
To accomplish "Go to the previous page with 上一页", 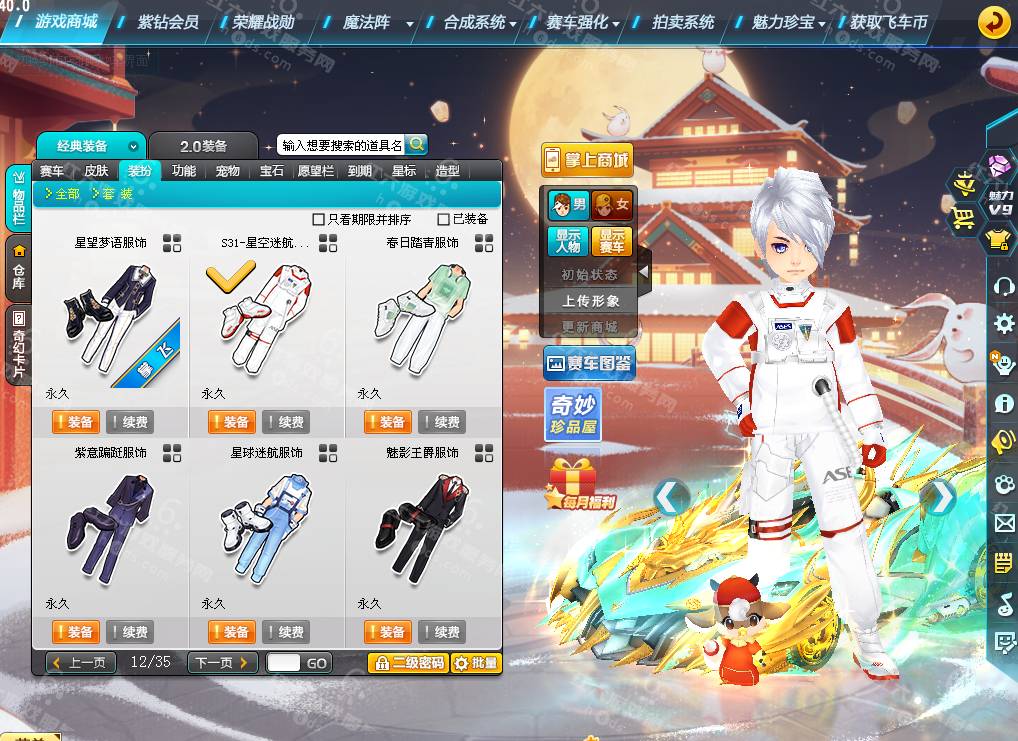I will pyautogui.click(x=83, y=662).
